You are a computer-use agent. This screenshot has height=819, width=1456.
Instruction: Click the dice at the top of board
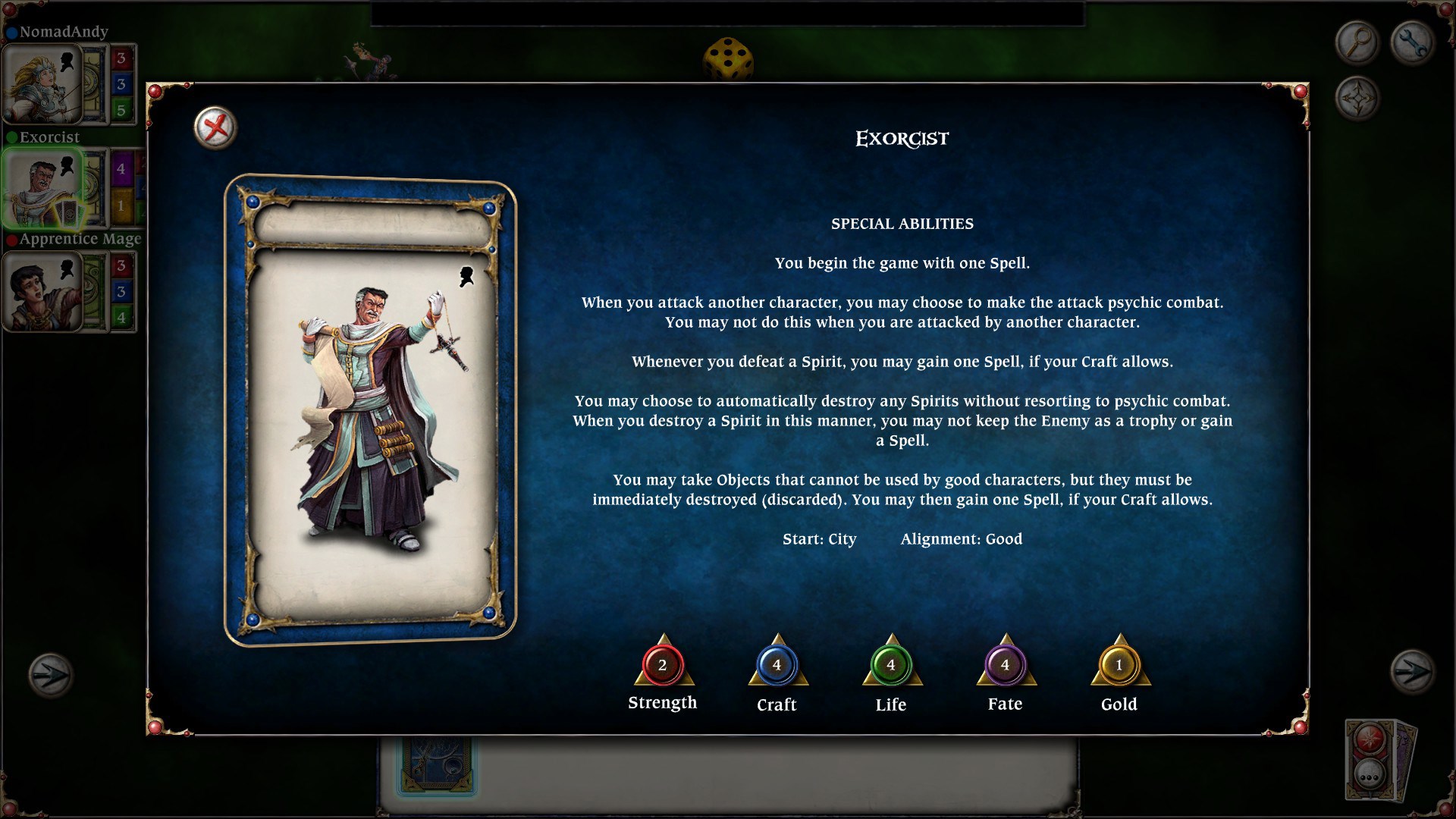[726, 59]
